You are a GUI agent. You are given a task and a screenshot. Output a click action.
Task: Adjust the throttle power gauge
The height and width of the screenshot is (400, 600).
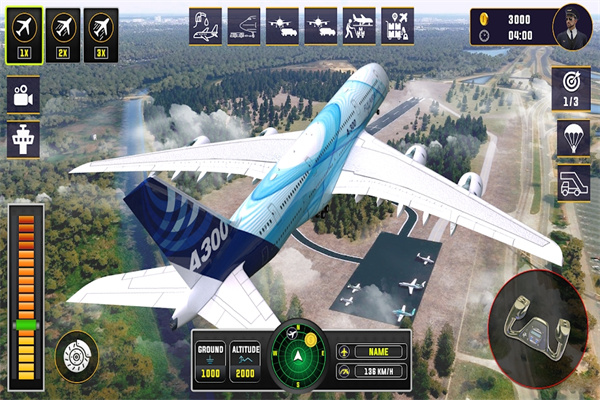click(26, 290)
